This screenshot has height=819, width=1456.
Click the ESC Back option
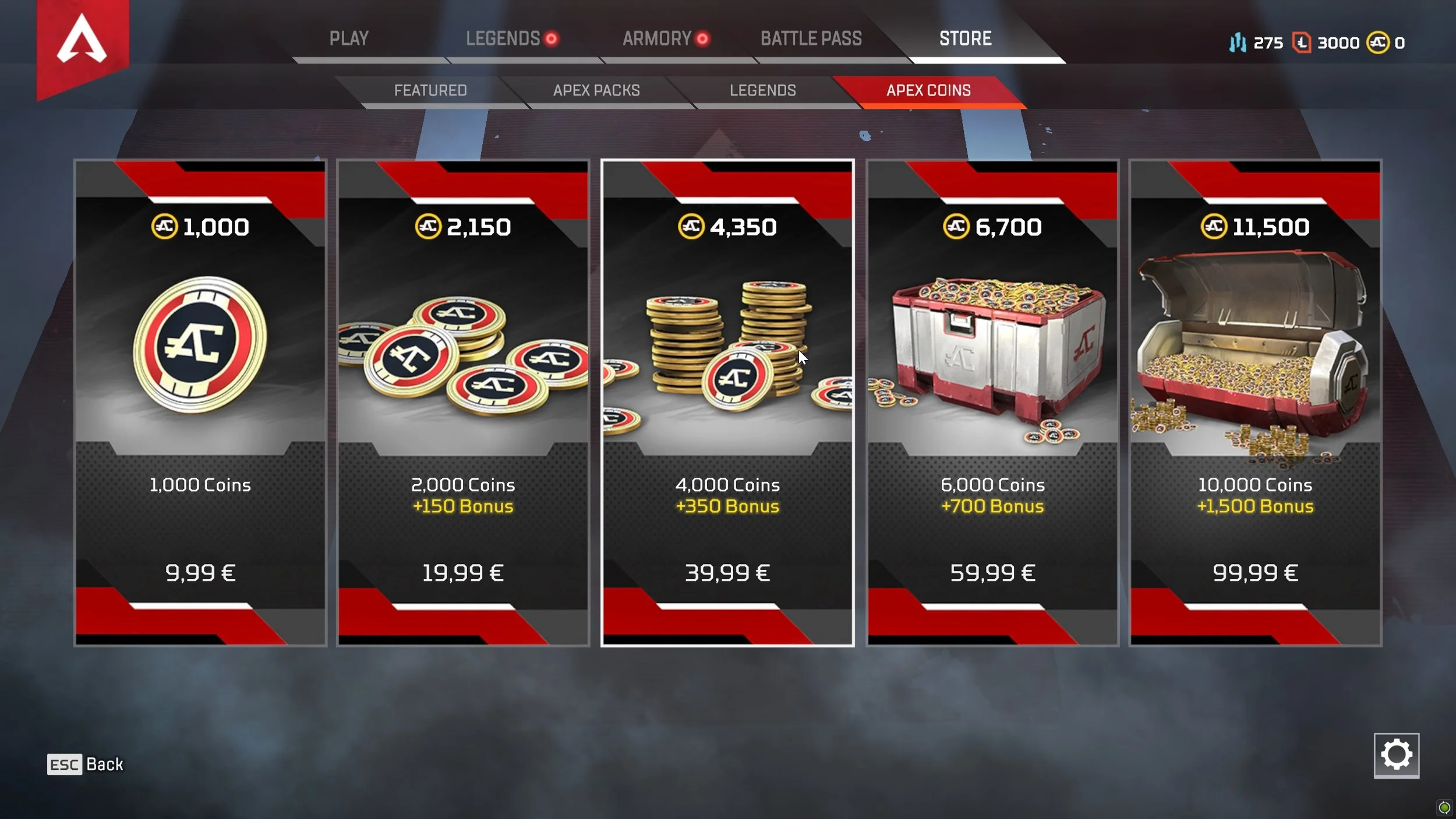point(84,764)
